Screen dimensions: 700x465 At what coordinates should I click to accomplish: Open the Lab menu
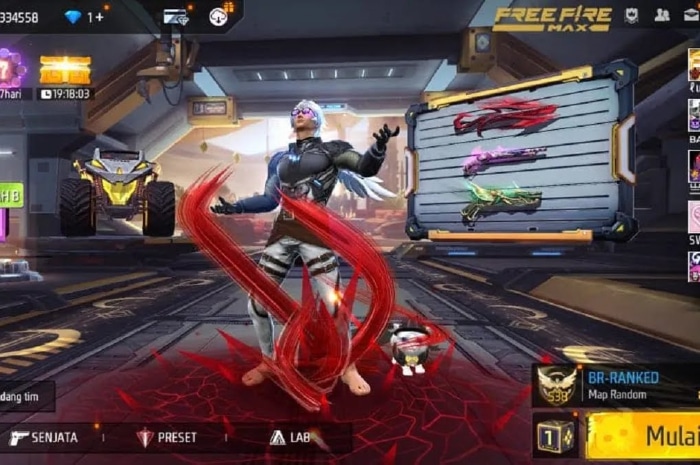click(x=290, y=437)
